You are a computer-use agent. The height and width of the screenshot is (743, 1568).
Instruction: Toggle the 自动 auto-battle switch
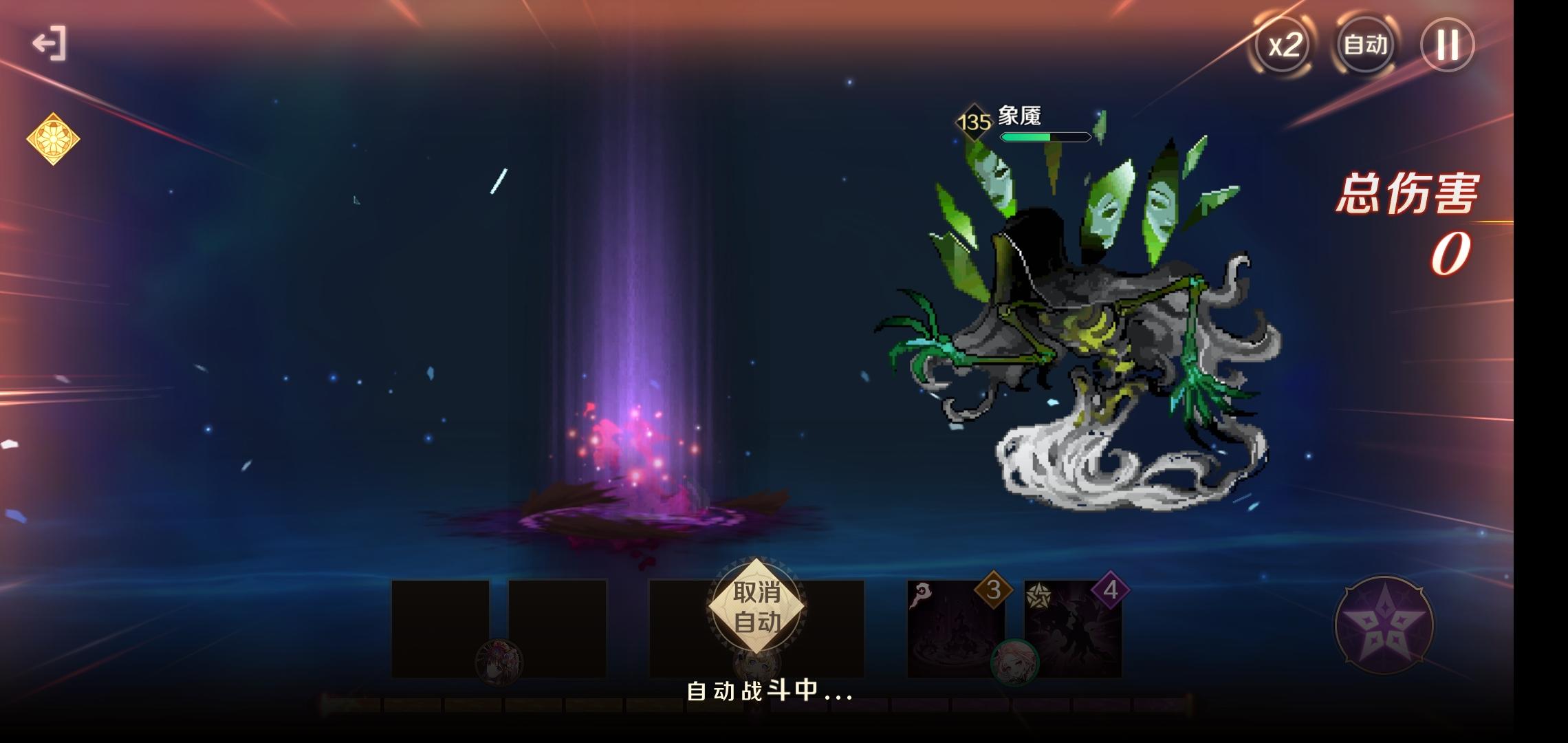tap(1364, 46)
